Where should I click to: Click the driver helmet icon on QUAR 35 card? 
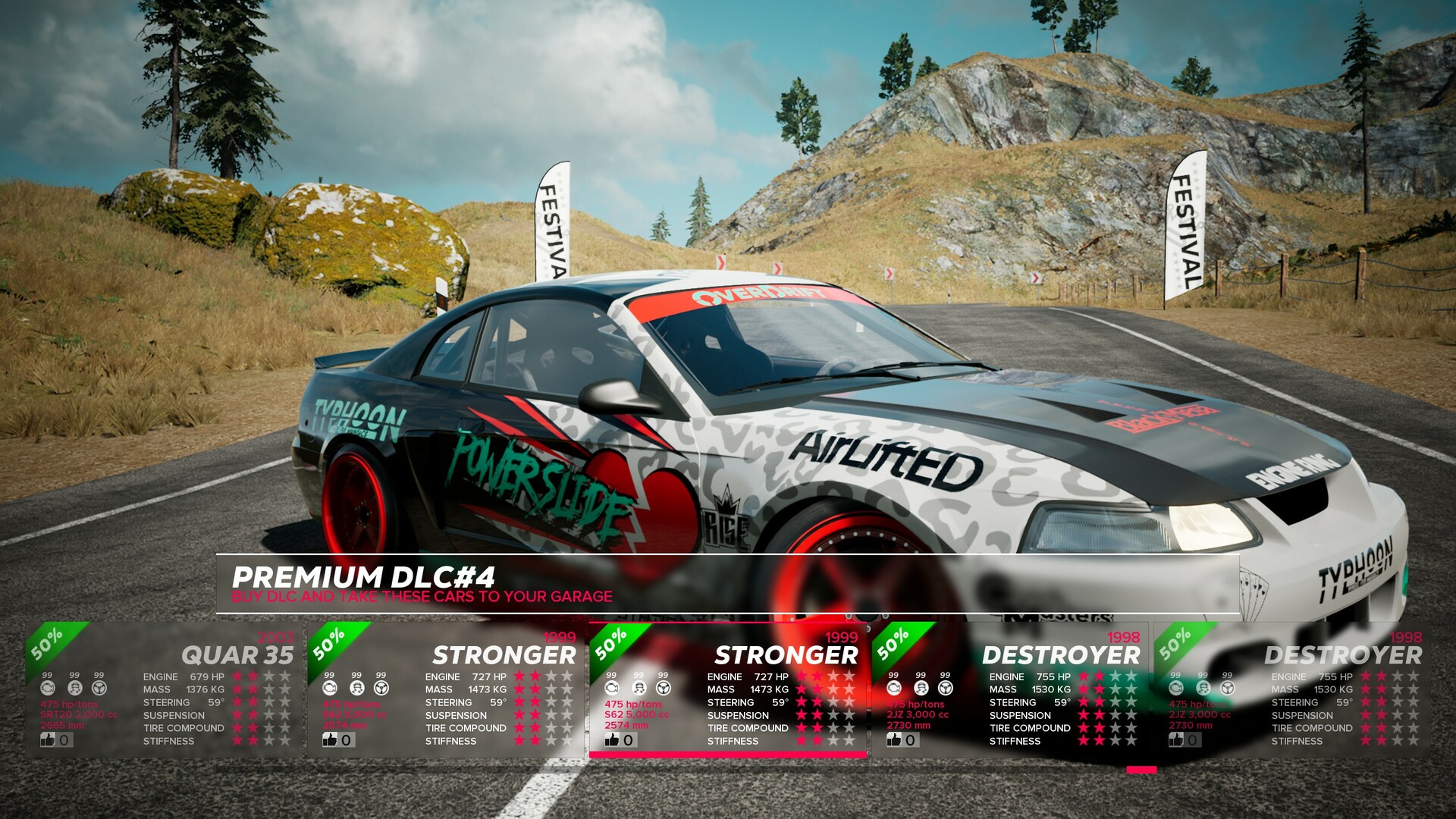coord(74,687)
